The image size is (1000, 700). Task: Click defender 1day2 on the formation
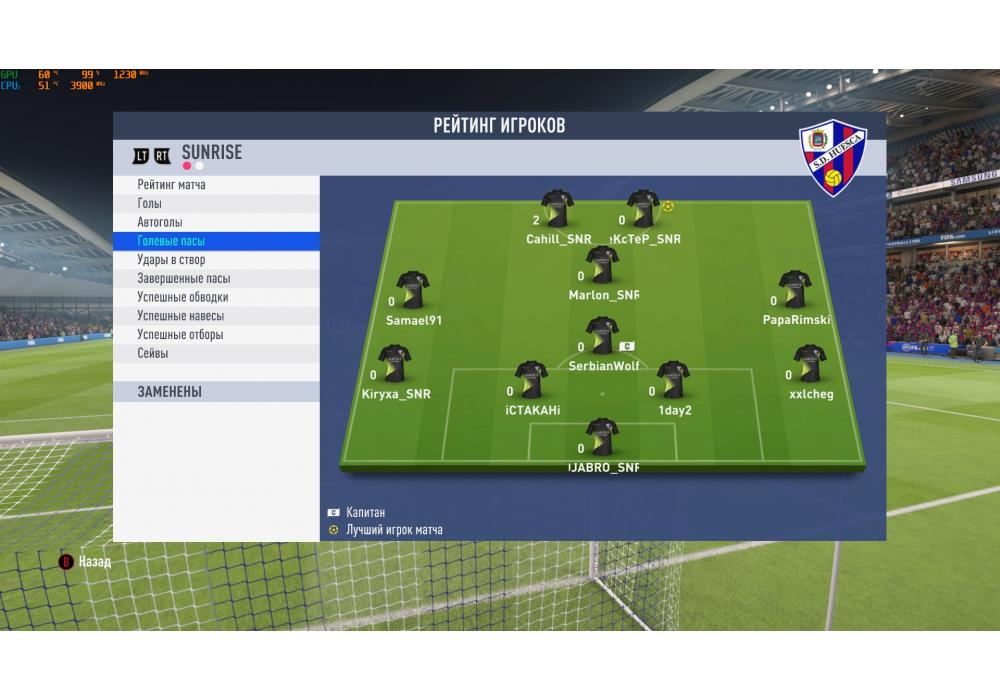click(x=673, y=380)
